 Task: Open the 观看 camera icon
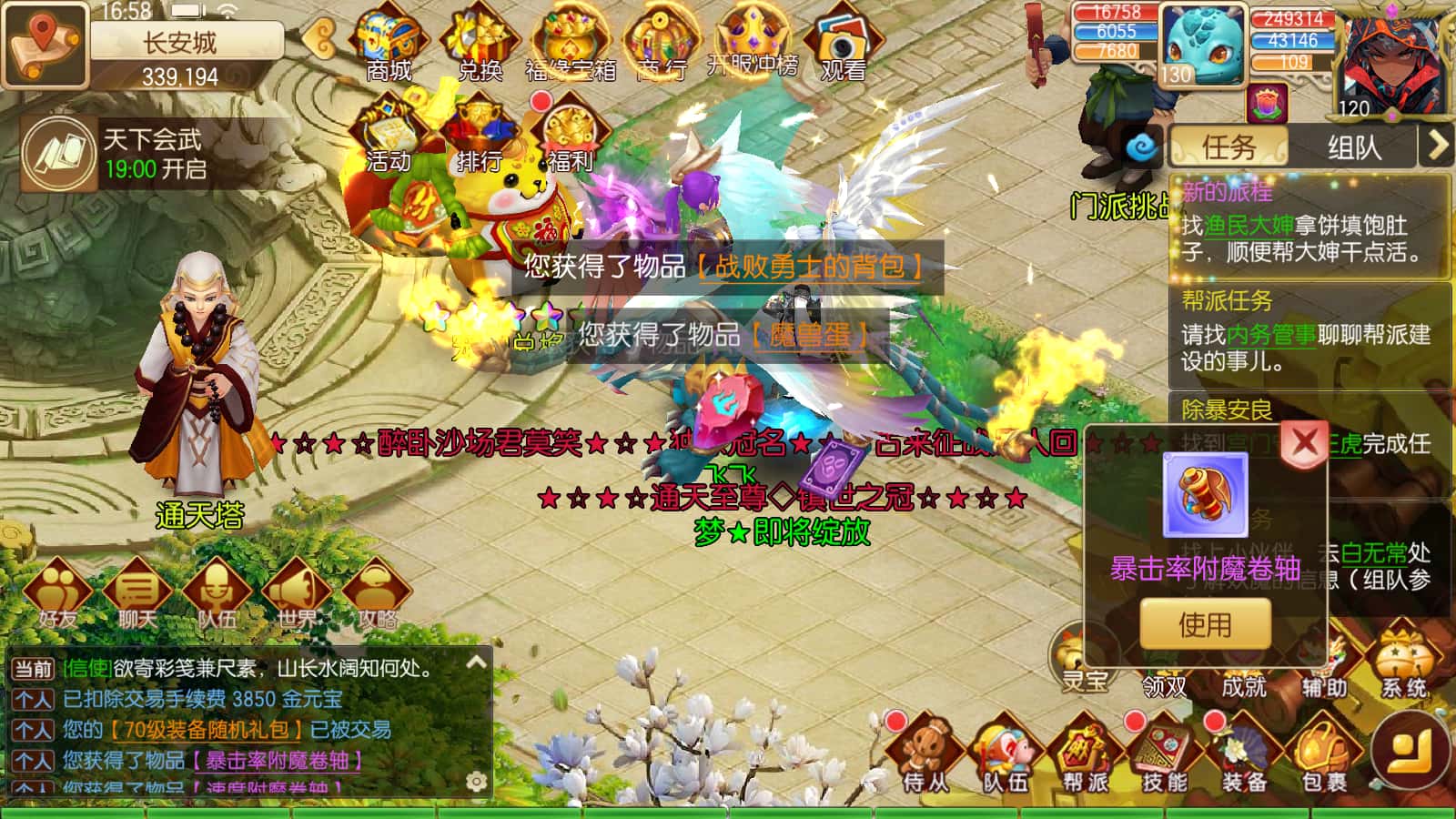(844, 45)
